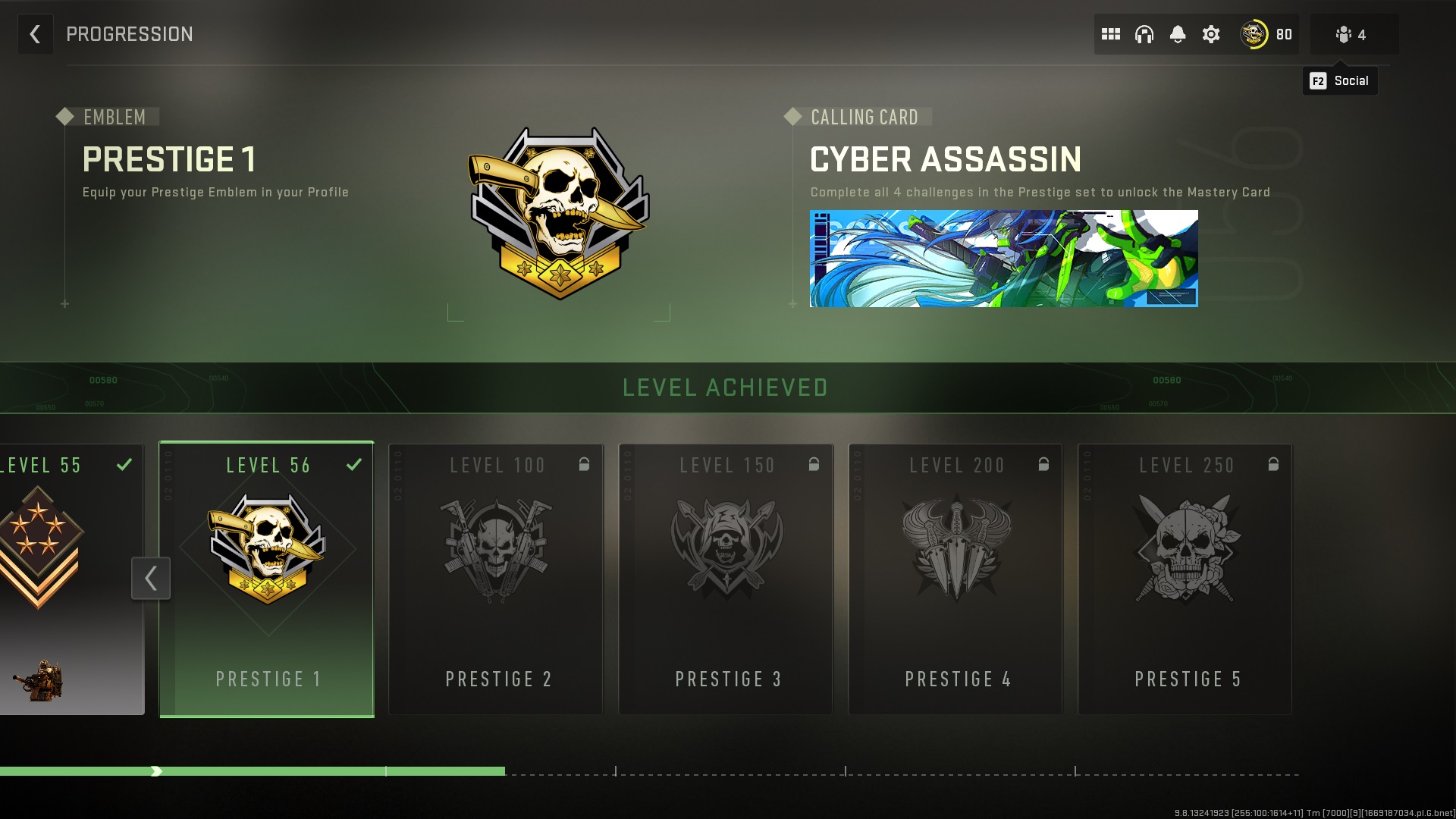Image resolution: width=1456 pixels, height=819 pixels.
Task: Open the game settings gear
Action: pyautogui.click(x=1210, y=34)
